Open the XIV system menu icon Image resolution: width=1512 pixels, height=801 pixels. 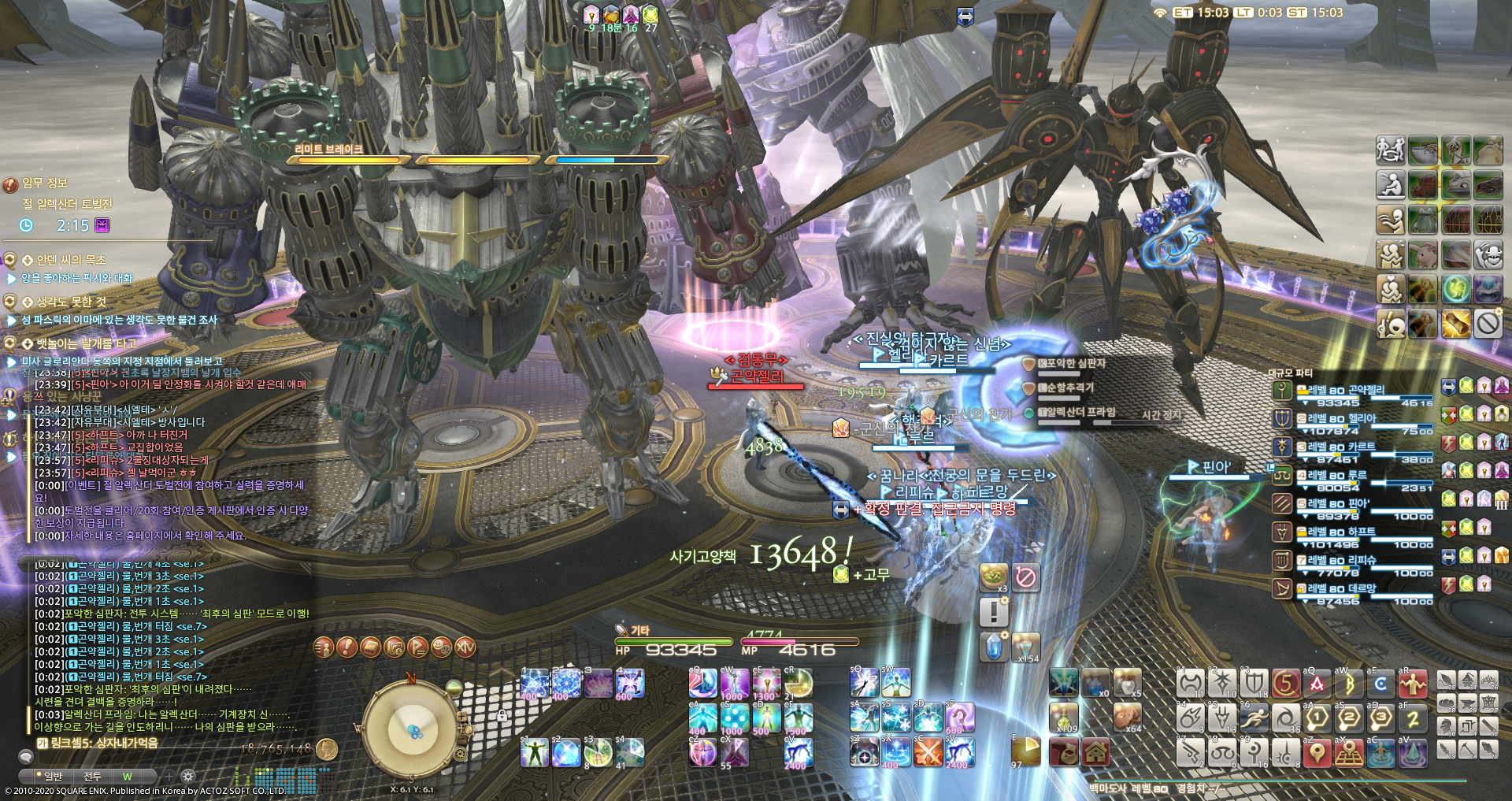click(x=465, y=647)
